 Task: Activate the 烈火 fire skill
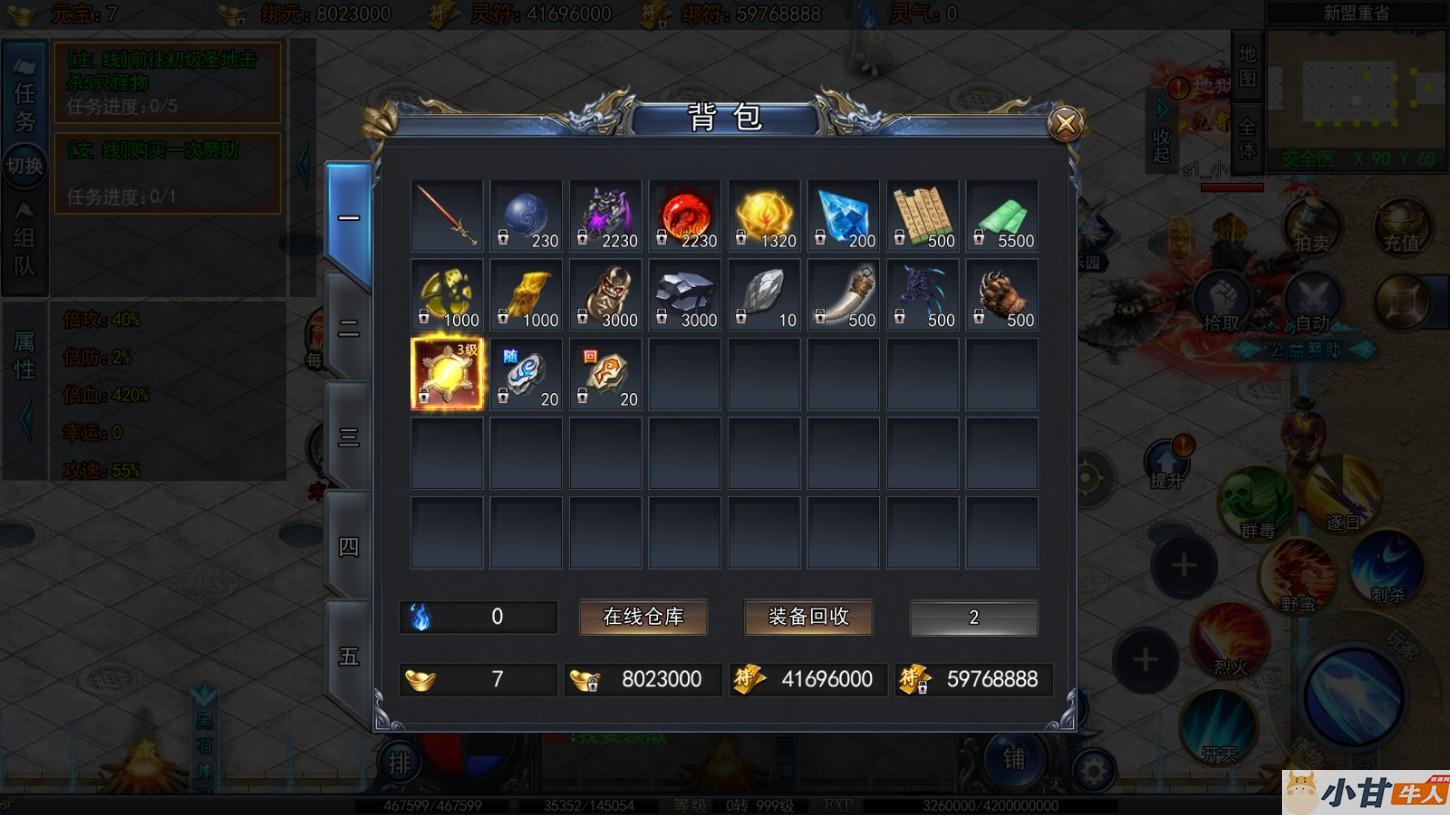(1230, 640)
